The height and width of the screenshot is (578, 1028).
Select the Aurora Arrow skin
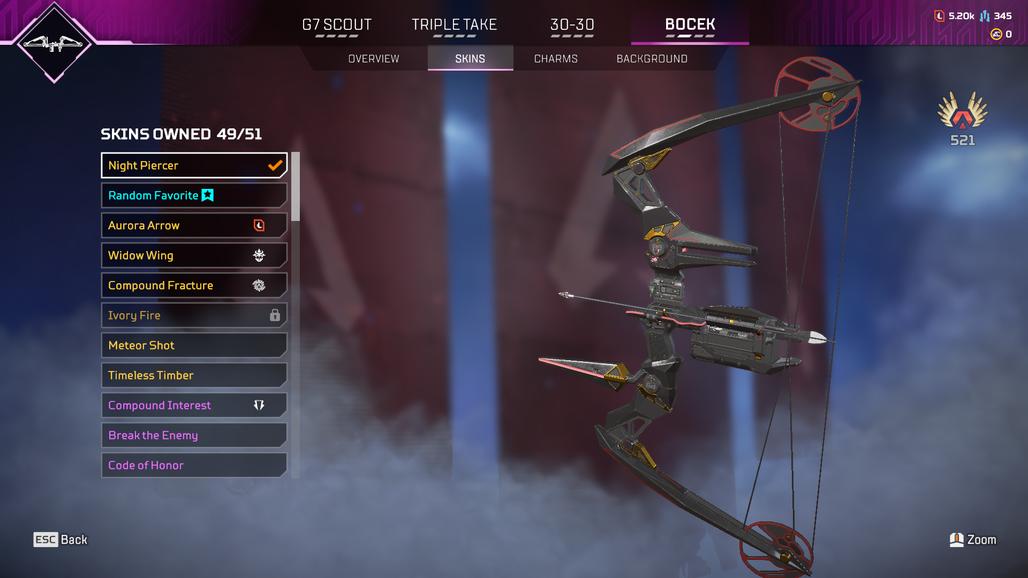[x=194, y=226]
